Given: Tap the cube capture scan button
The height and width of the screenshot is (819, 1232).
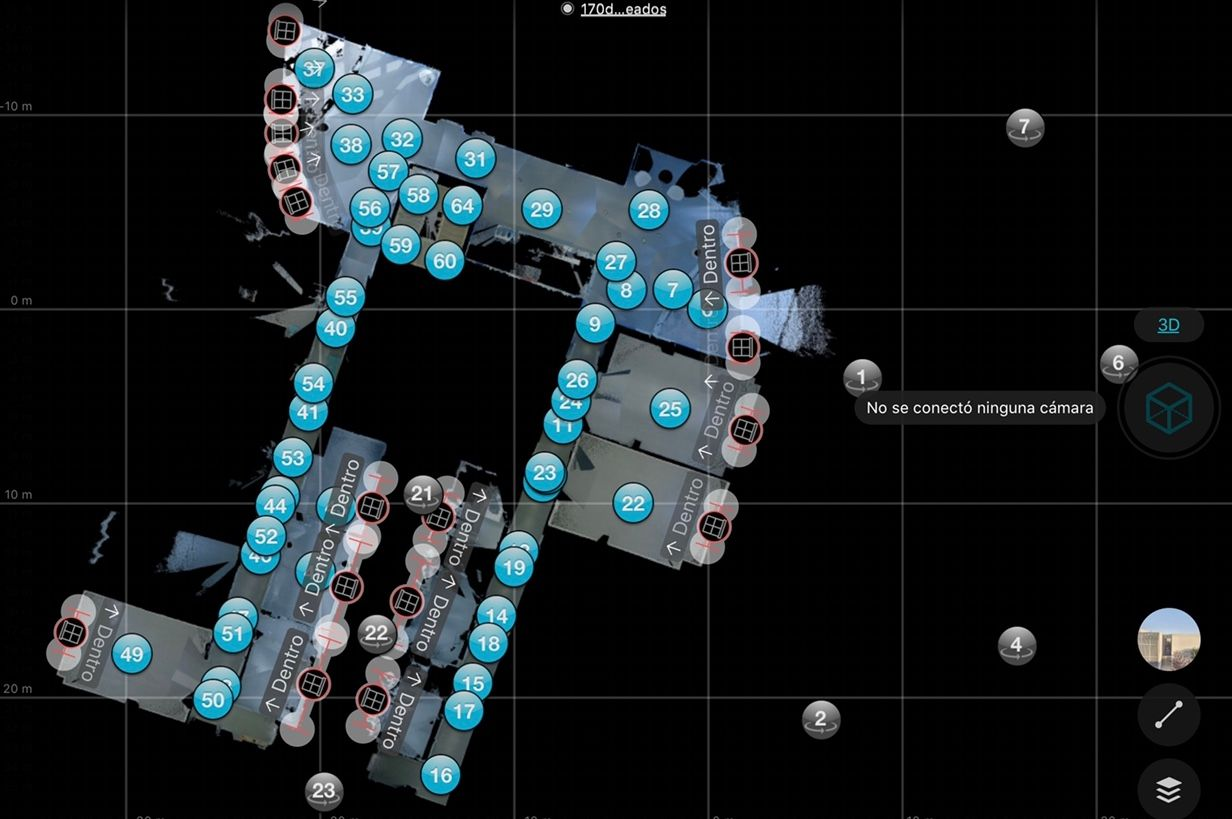Looking at the screenshot, I should point(1168,407).
